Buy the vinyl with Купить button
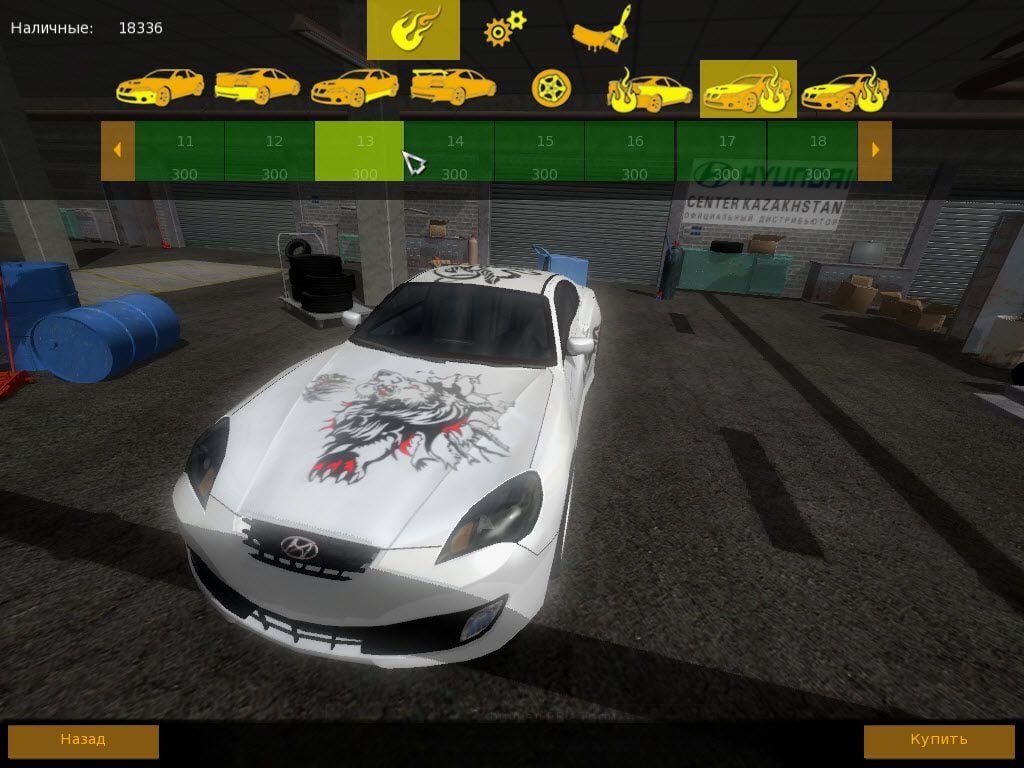Image resolution: width=1024 pixels, height=768 pixels. [x=939, y=741]
